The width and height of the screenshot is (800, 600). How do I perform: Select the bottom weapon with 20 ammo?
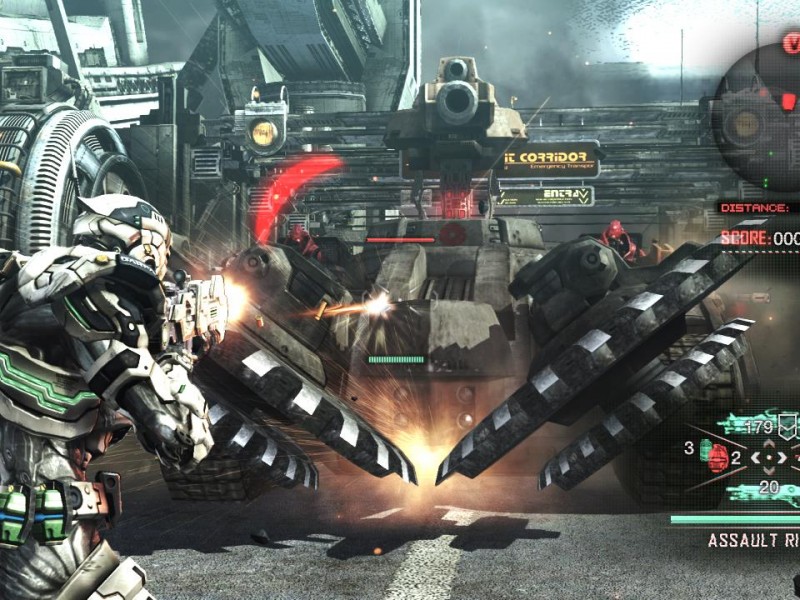click(x=760, y=489)
